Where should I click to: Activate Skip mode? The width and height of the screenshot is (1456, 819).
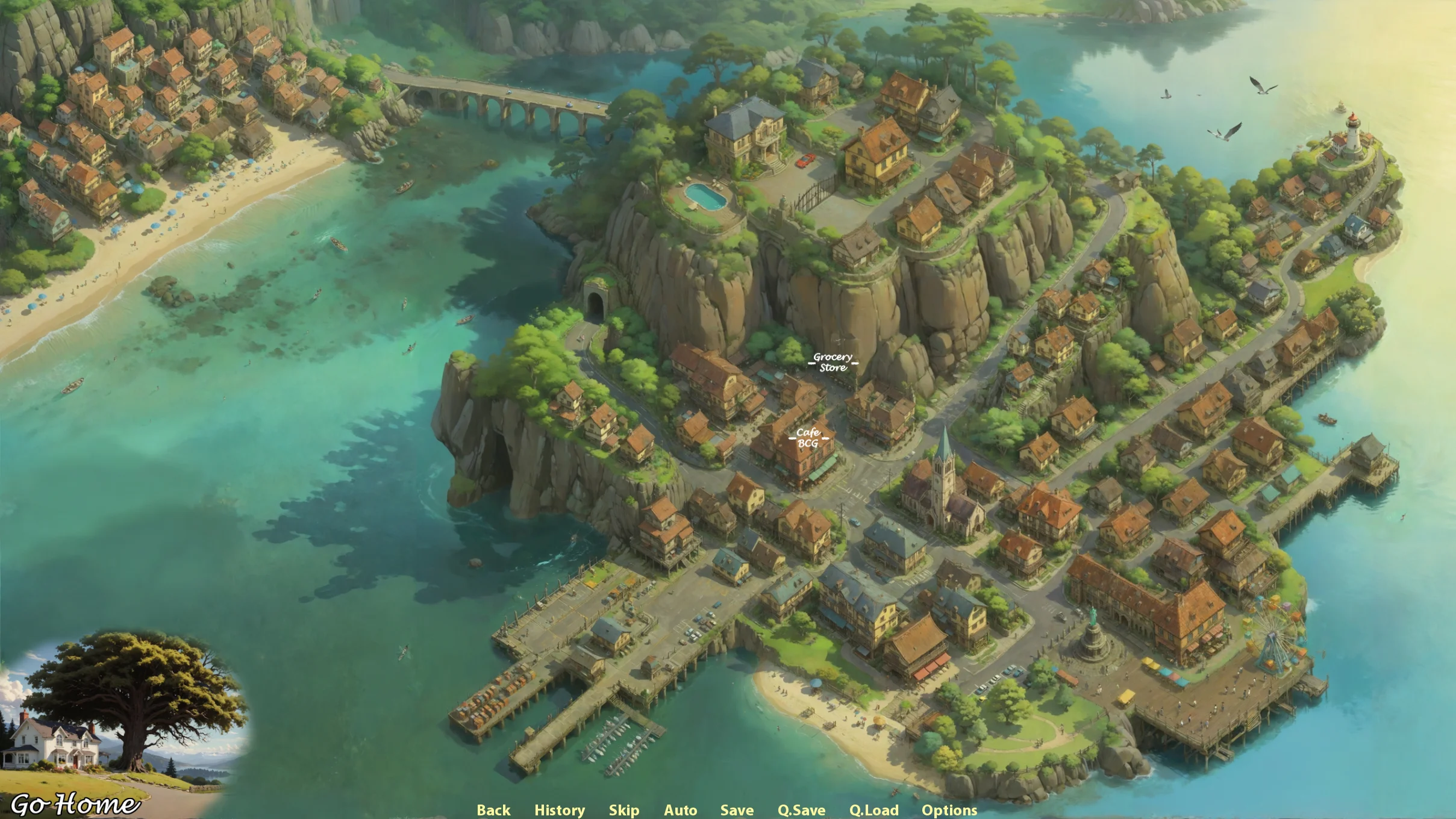click(624, 810)
